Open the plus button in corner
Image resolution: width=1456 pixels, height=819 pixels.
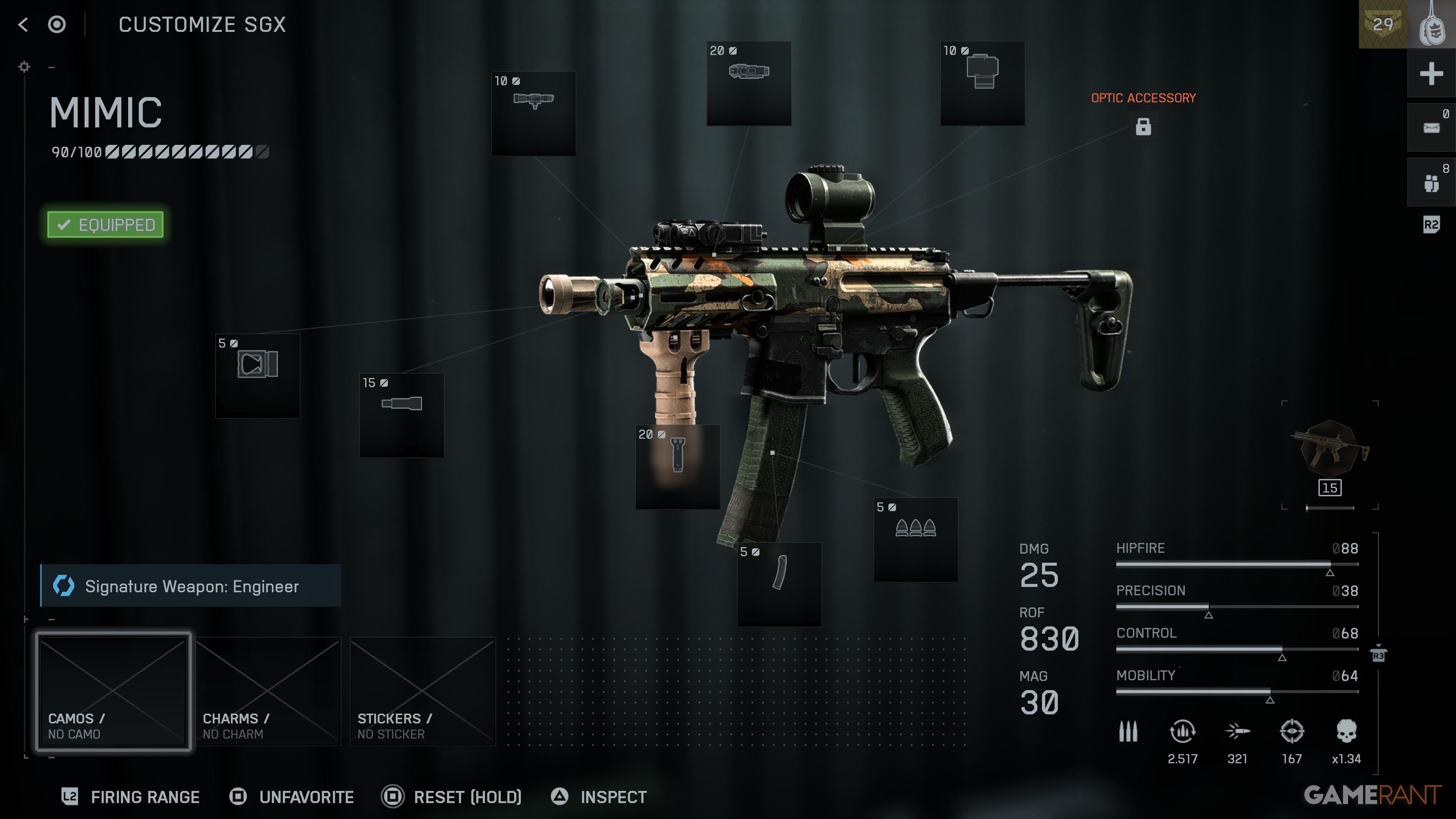point(1431,74)
